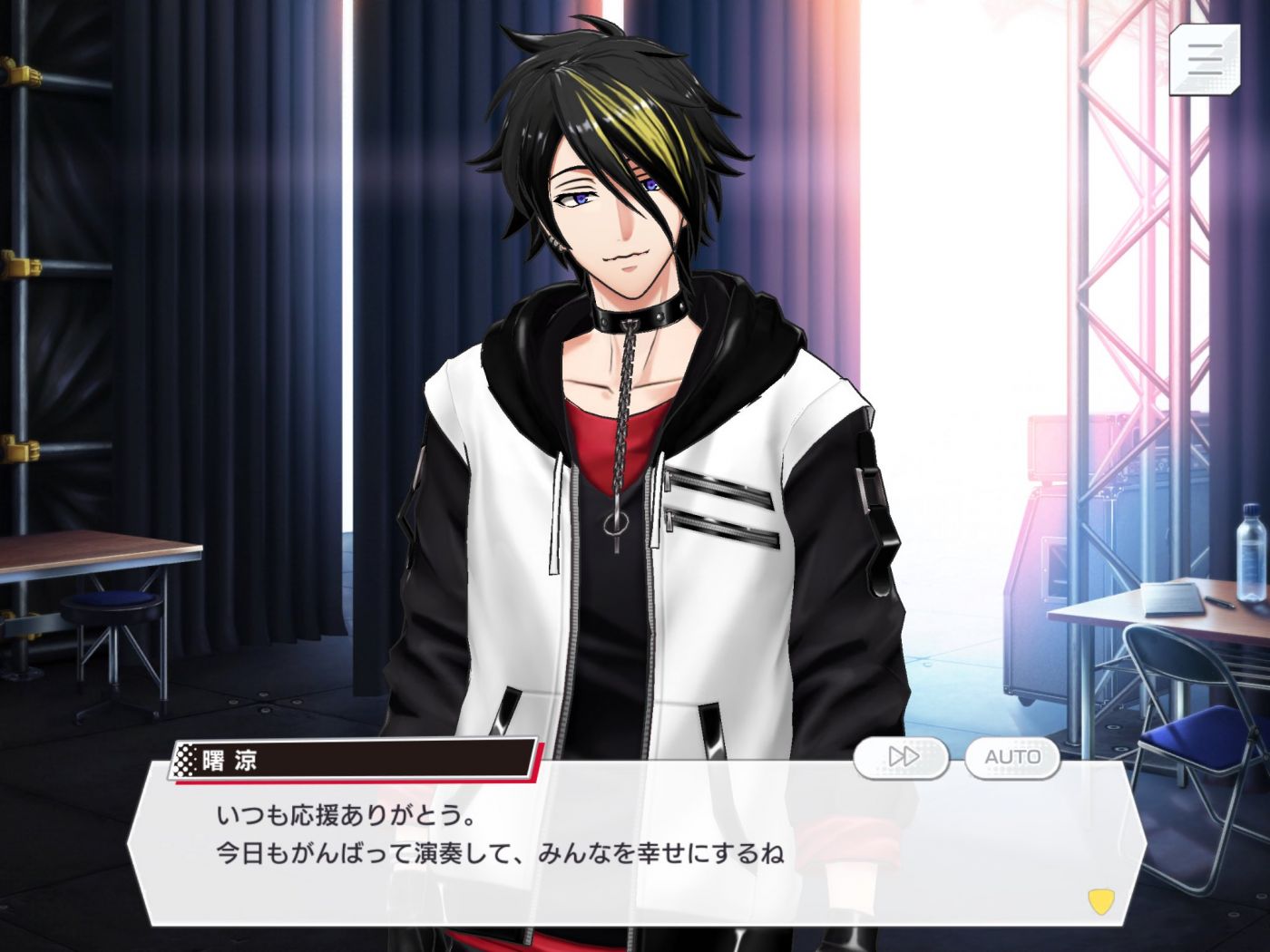Open the hamburger menu

1204,59
